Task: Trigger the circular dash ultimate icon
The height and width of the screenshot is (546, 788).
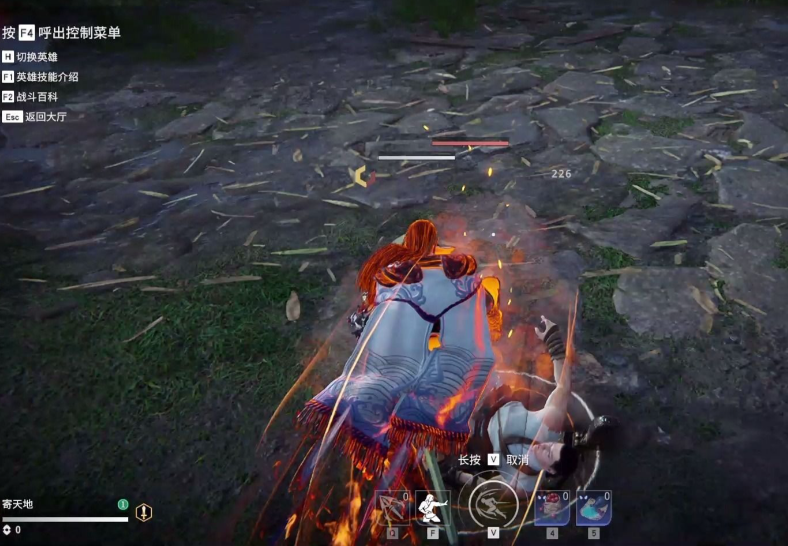Action: pyautogui.click(x=494, y=504)
